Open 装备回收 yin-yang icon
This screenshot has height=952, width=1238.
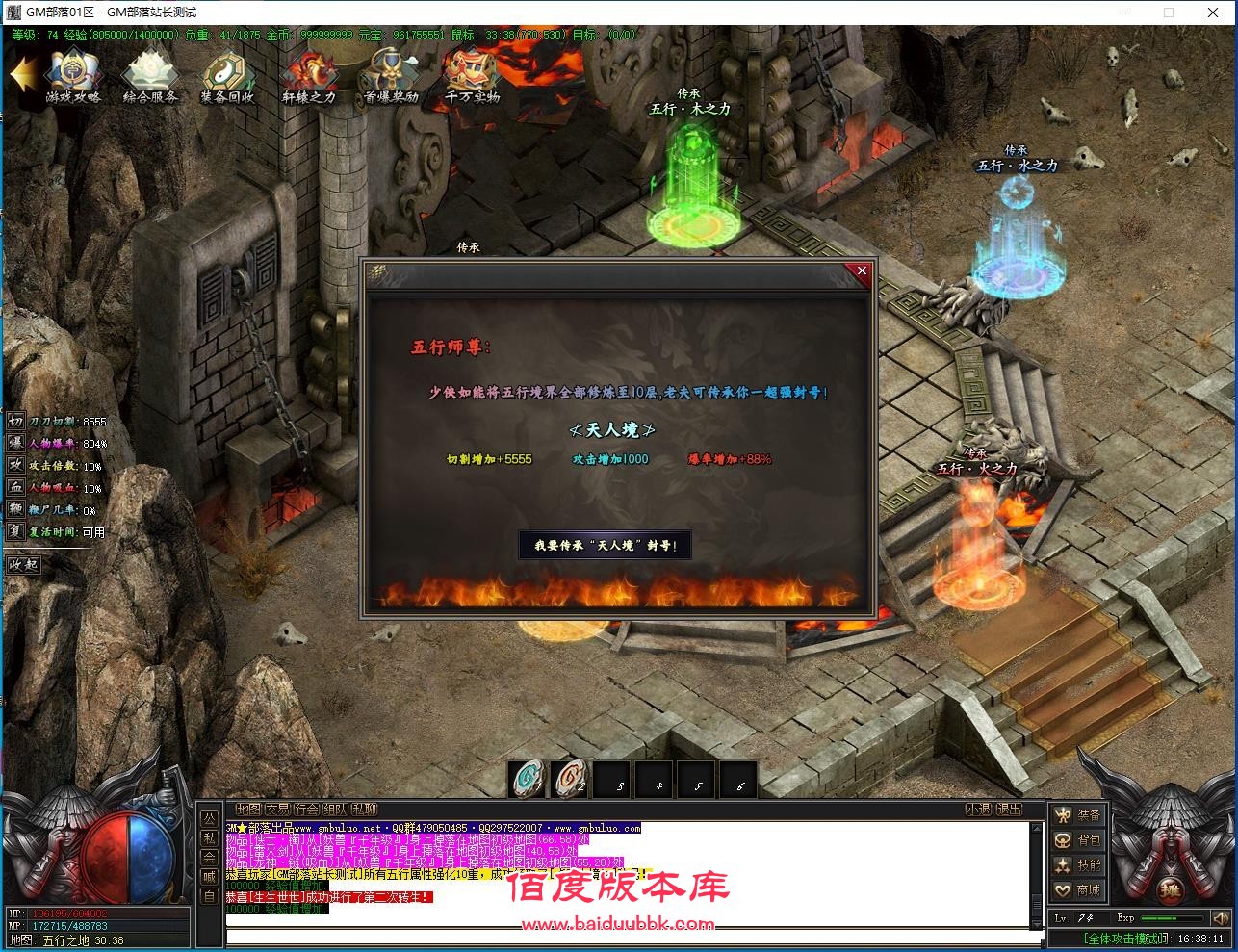tap(227, 76)
